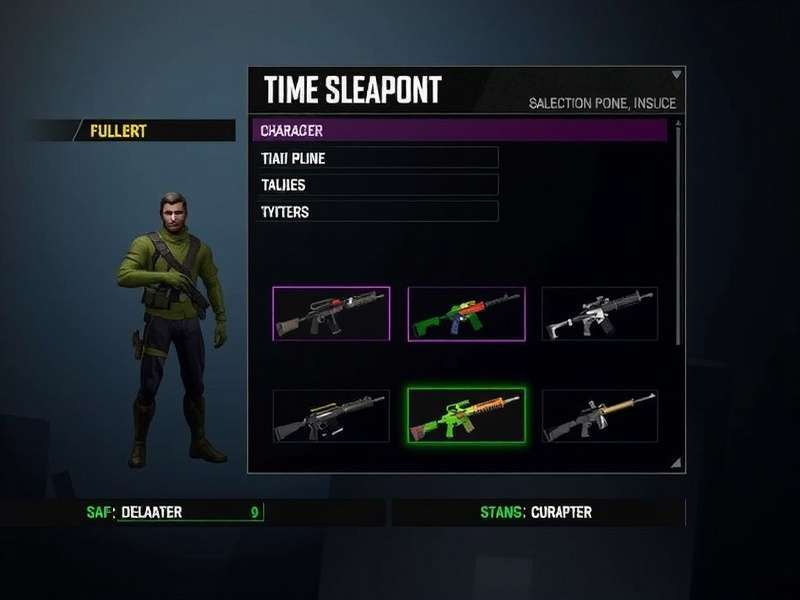Click the FULLERT character name tab
Viewport: 800px width, 600px height.
tap(150, 131)
